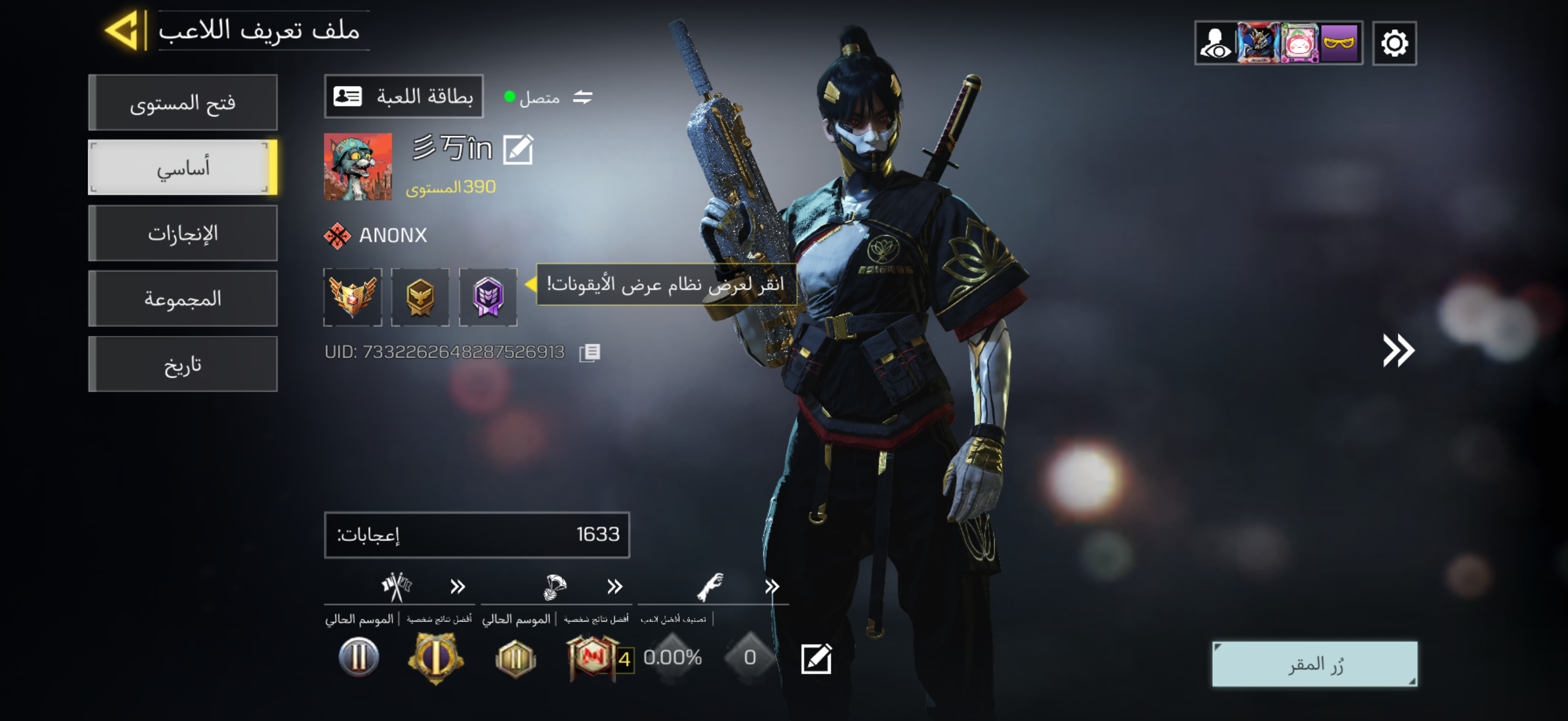Show the تاريخ tab
The height and width of the screenshot is (721, 1568).
(x=183, y=365)
